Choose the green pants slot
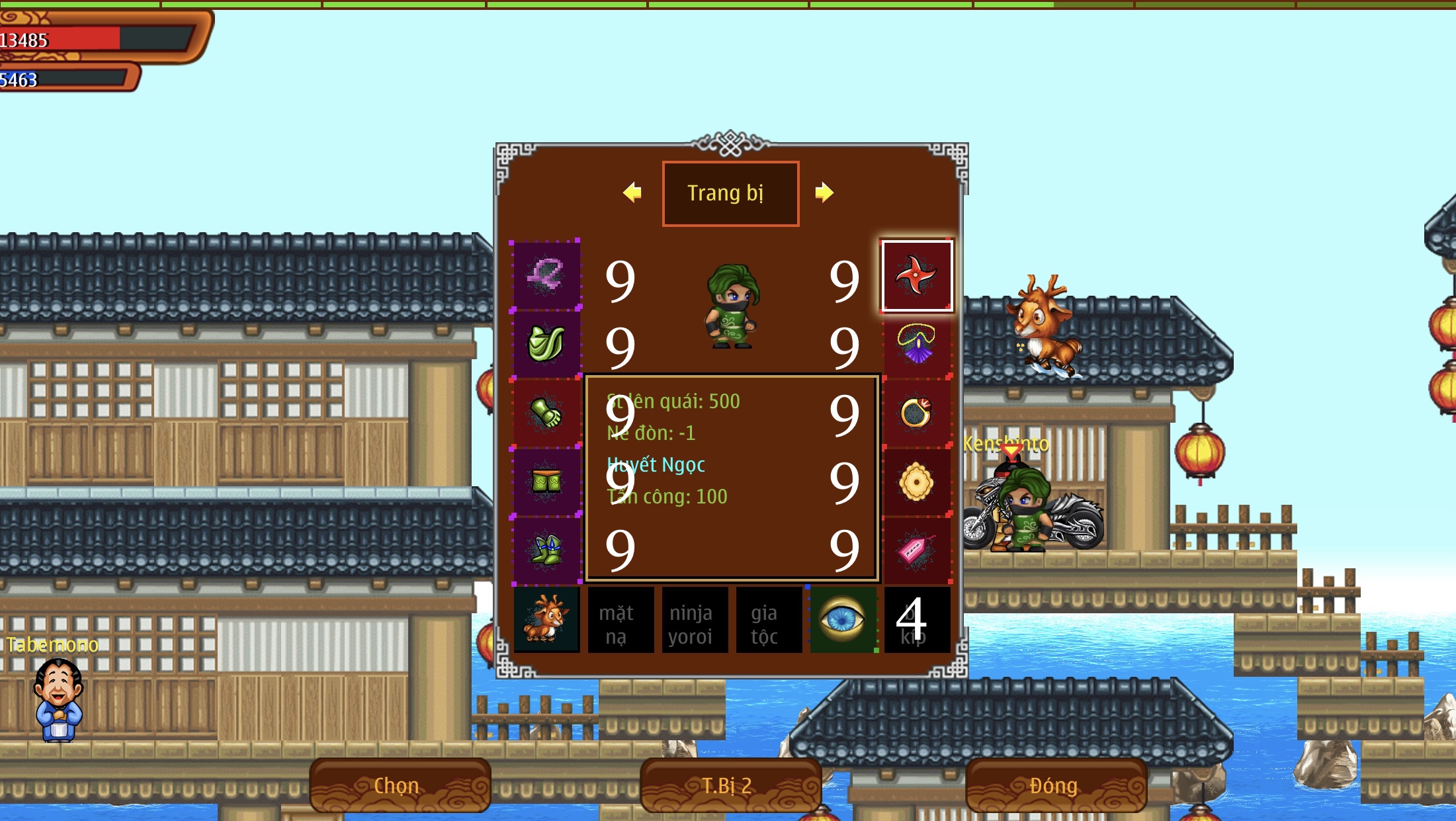Viewport: 1456px width, 821px height. click(x=546, y=481)
